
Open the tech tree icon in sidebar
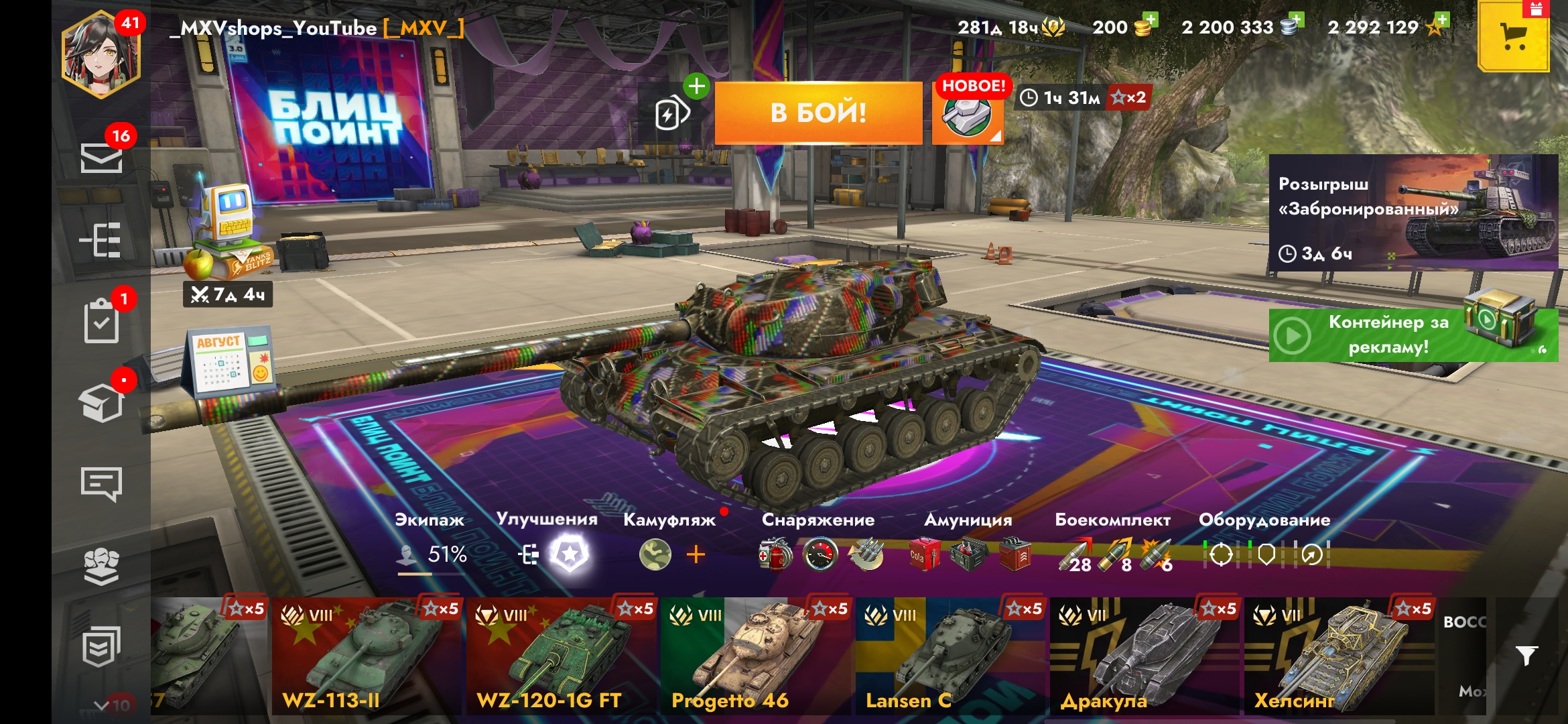tap(101, 240)
